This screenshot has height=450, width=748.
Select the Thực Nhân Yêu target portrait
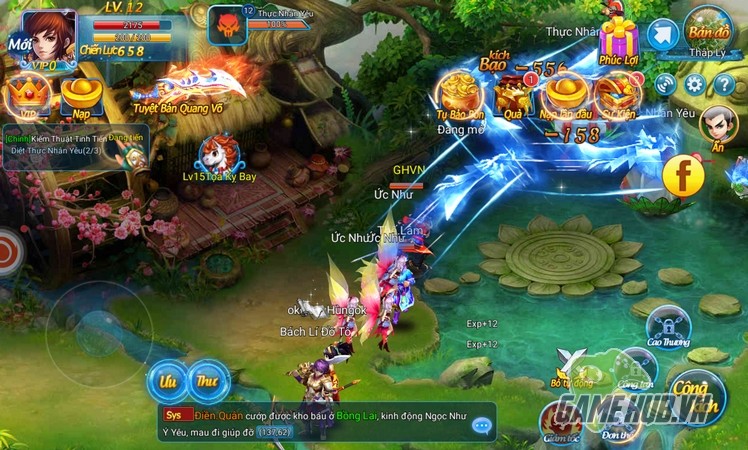pyautogui.click(x=226, y=25)
